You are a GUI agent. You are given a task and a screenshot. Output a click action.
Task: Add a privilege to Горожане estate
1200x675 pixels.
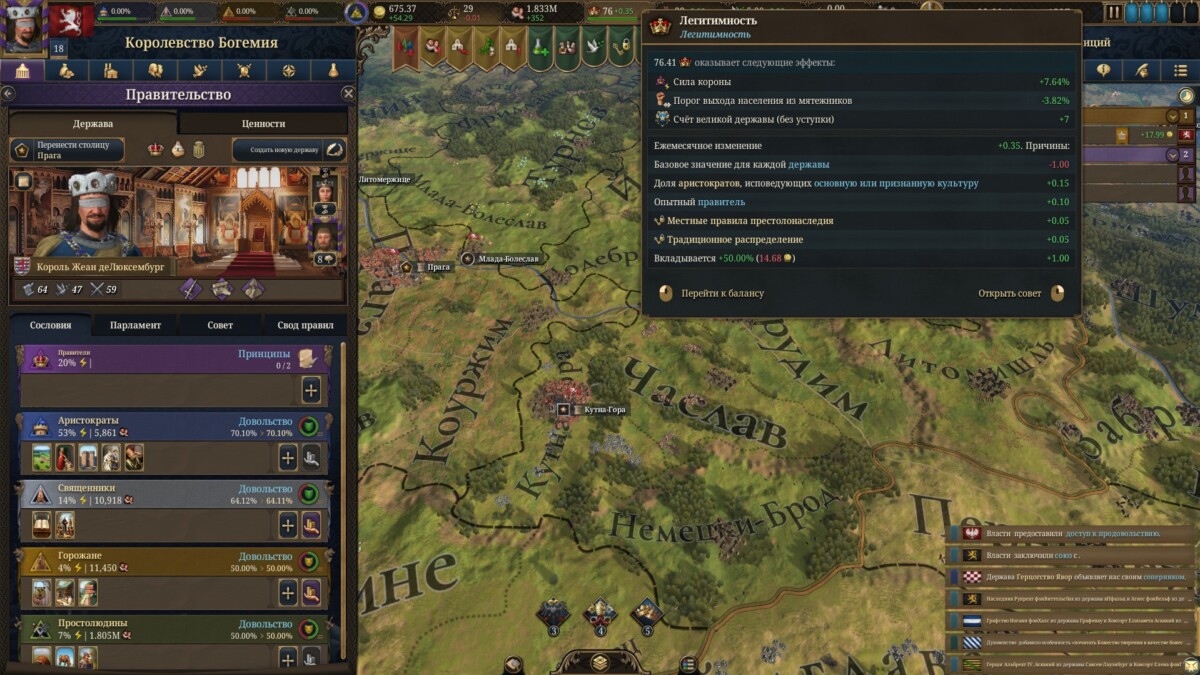pyautogui.click(x=288, y=592)
